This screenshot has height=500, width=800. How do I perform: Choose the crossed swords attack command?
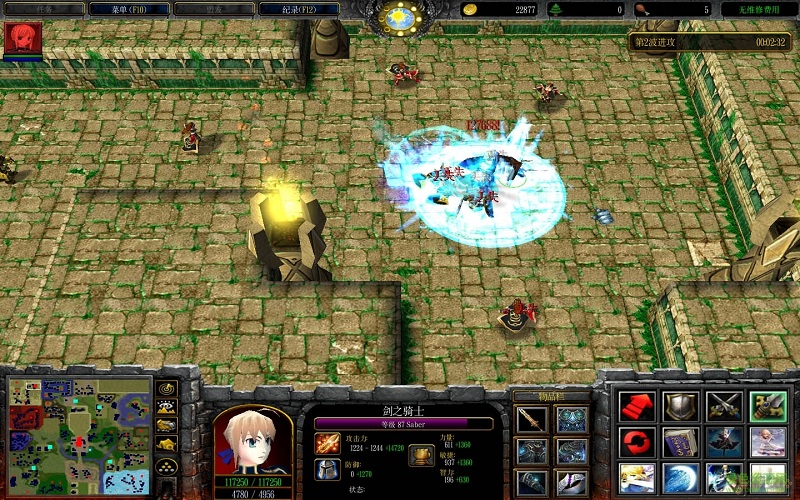[723, 405]
